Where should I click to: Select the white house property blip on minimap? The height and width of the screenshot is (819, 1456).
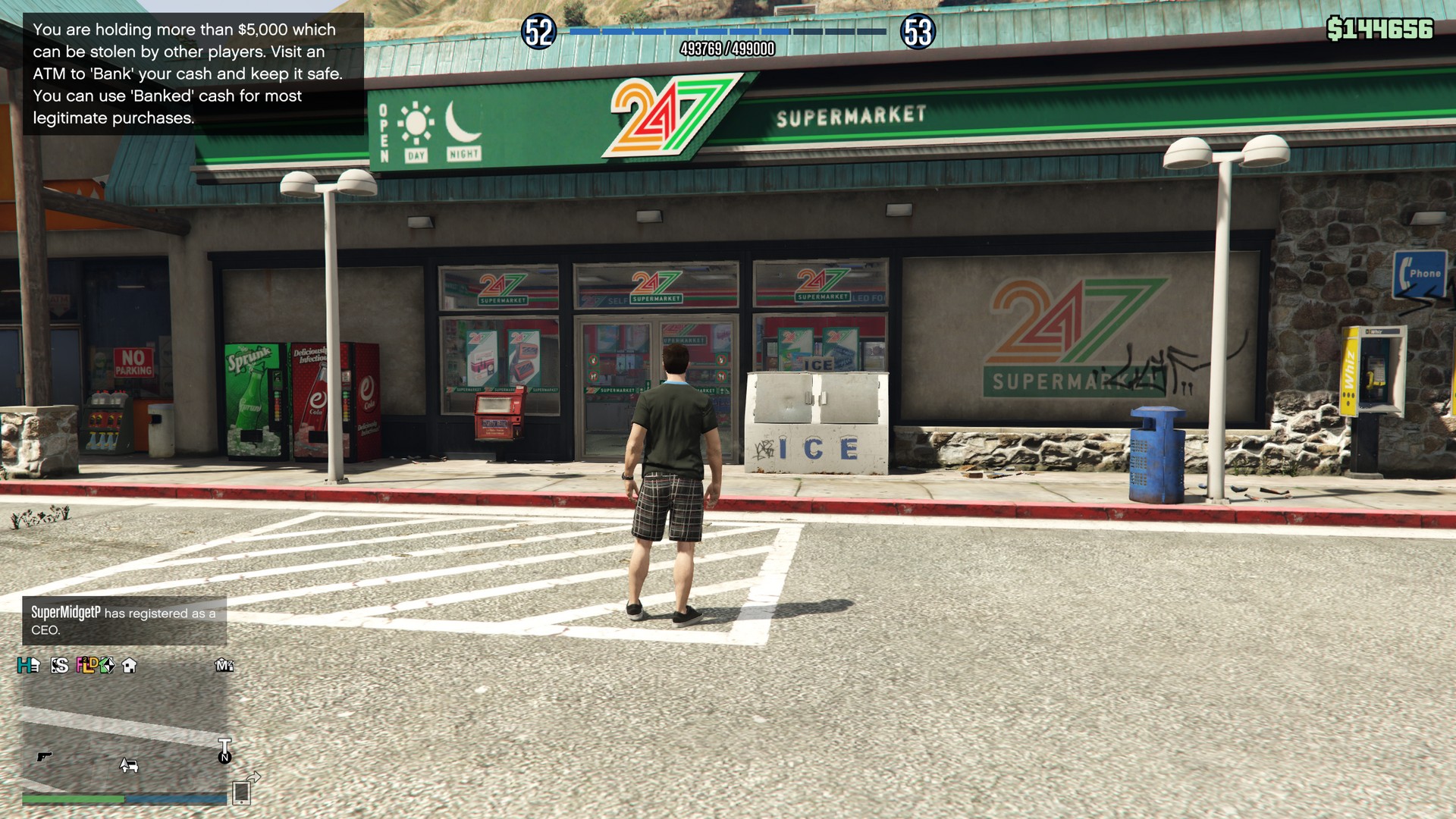[129, 666]
